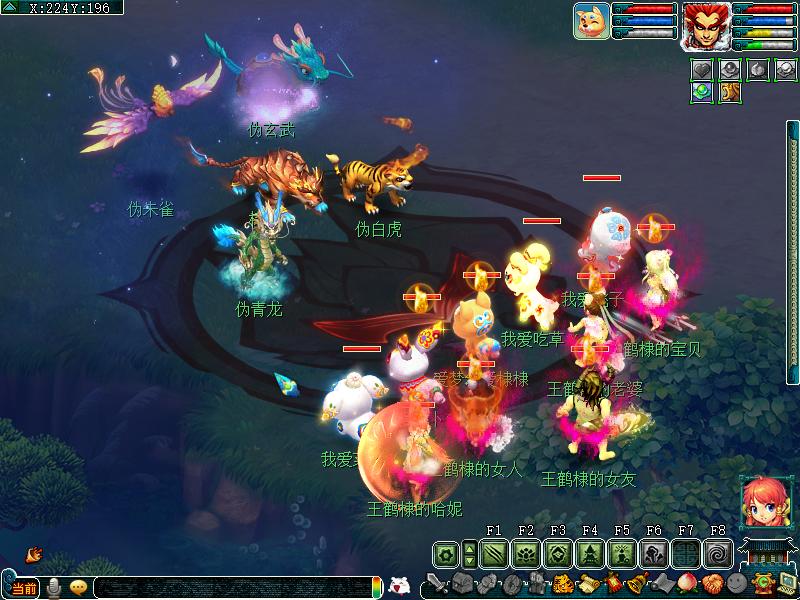Image resolution: width=800 pixels, height=600 pixels.
Task: Select the red-haired girl avatar above pavilion
Action: (x=760, y=502)
